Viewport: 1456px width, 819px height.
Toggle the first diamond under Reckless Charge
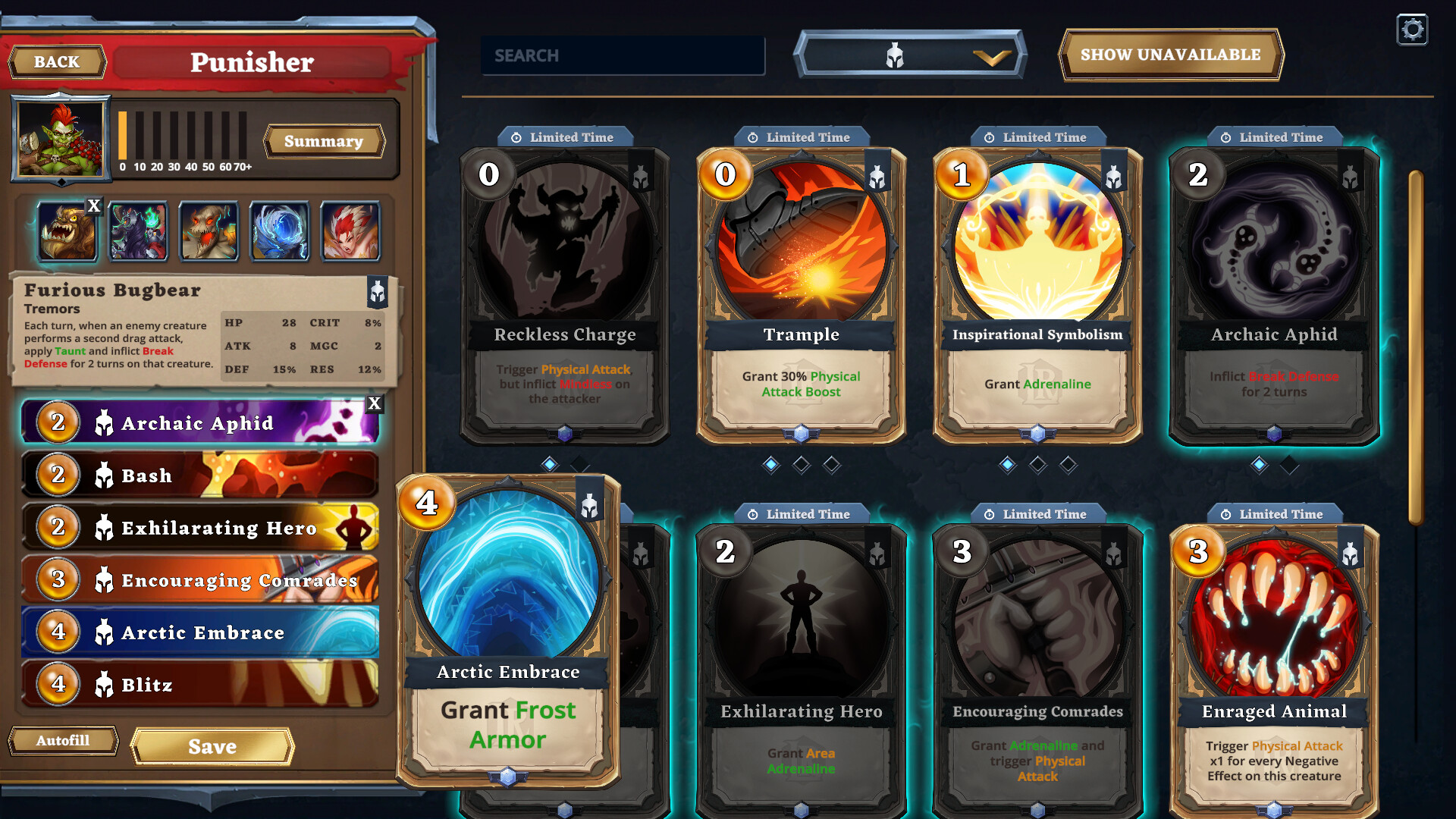[x=549, y=464]
